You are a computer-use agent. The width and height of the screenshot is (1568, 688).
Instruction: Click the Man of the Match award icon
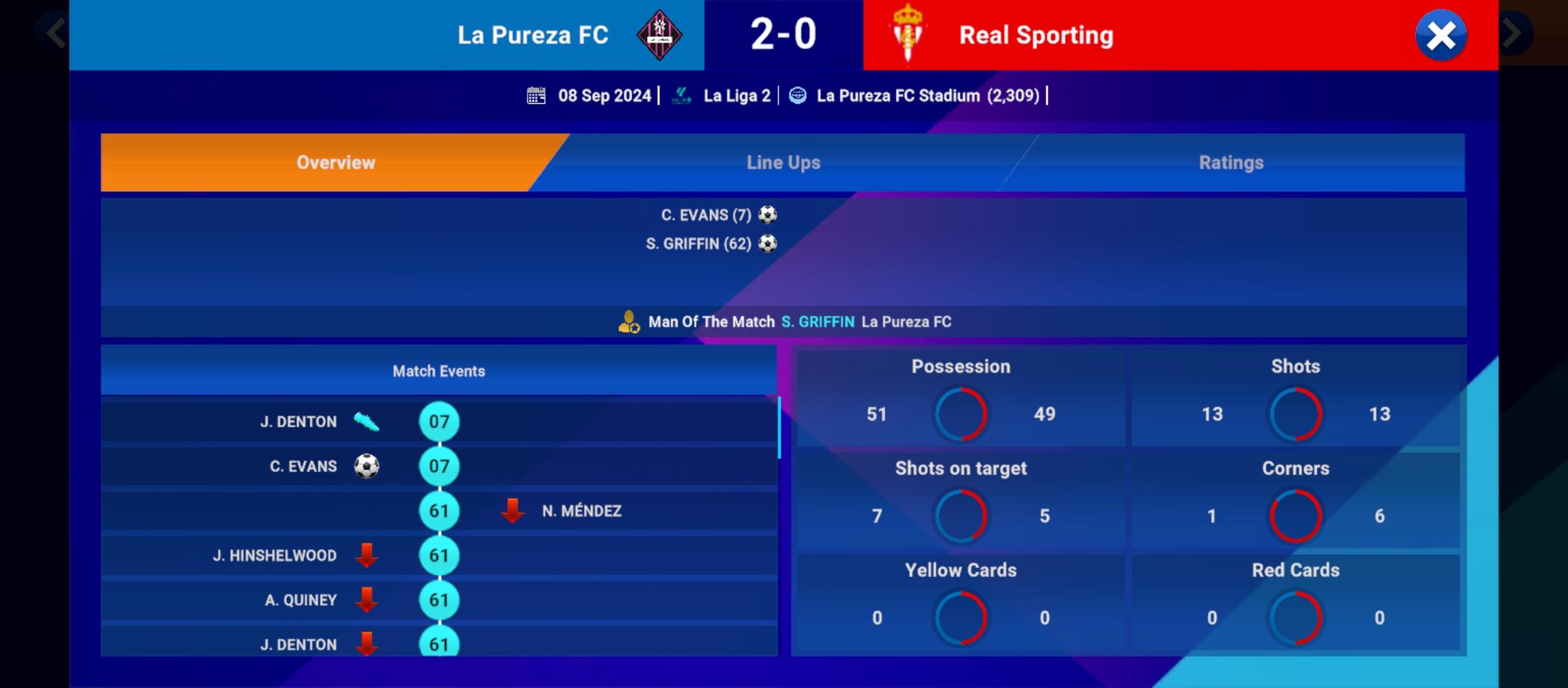click(x=628, y=322)
